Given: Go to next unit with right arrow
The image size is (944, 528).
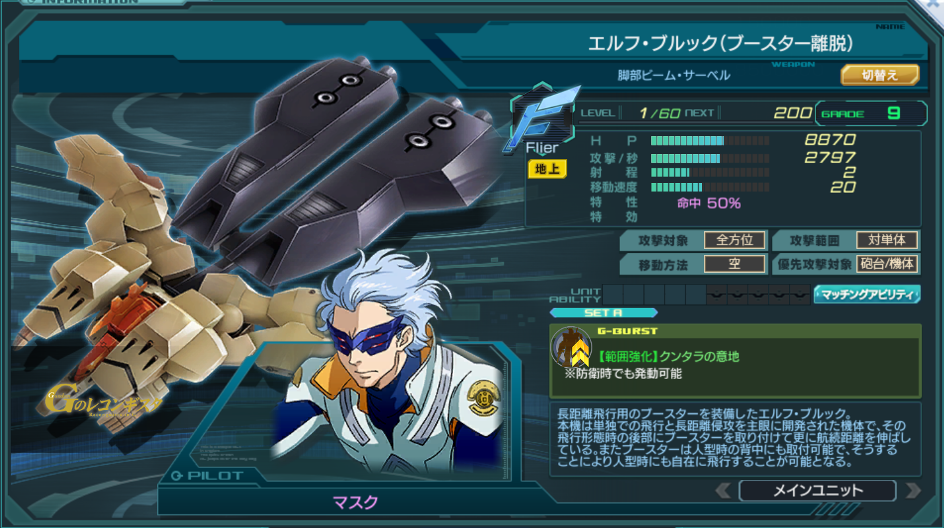Looking at the screenshot, I should pos(912,491).
